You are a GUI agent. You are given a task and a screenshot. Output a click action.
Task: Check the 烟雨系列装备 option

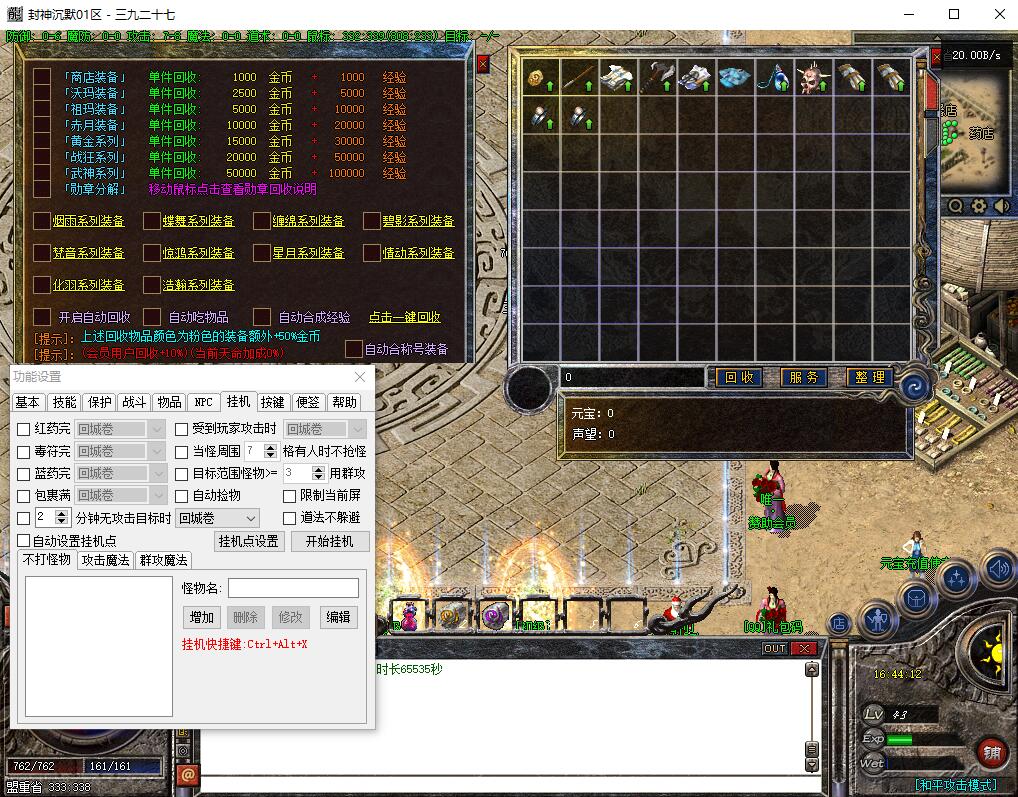pyautogui.click(x=41, y=221)
